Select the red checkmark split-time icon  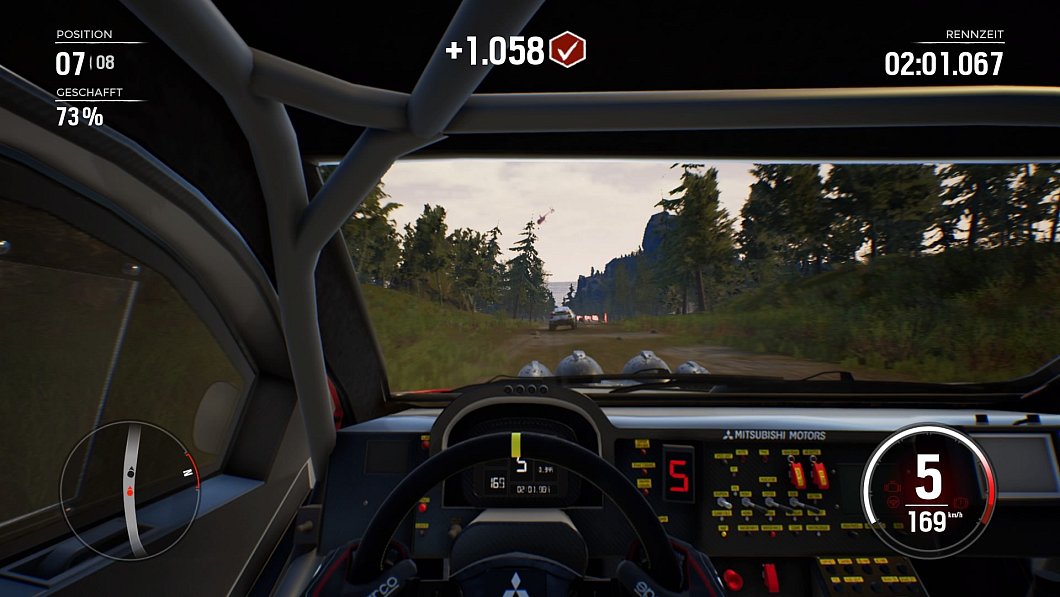tap(568, 49)
